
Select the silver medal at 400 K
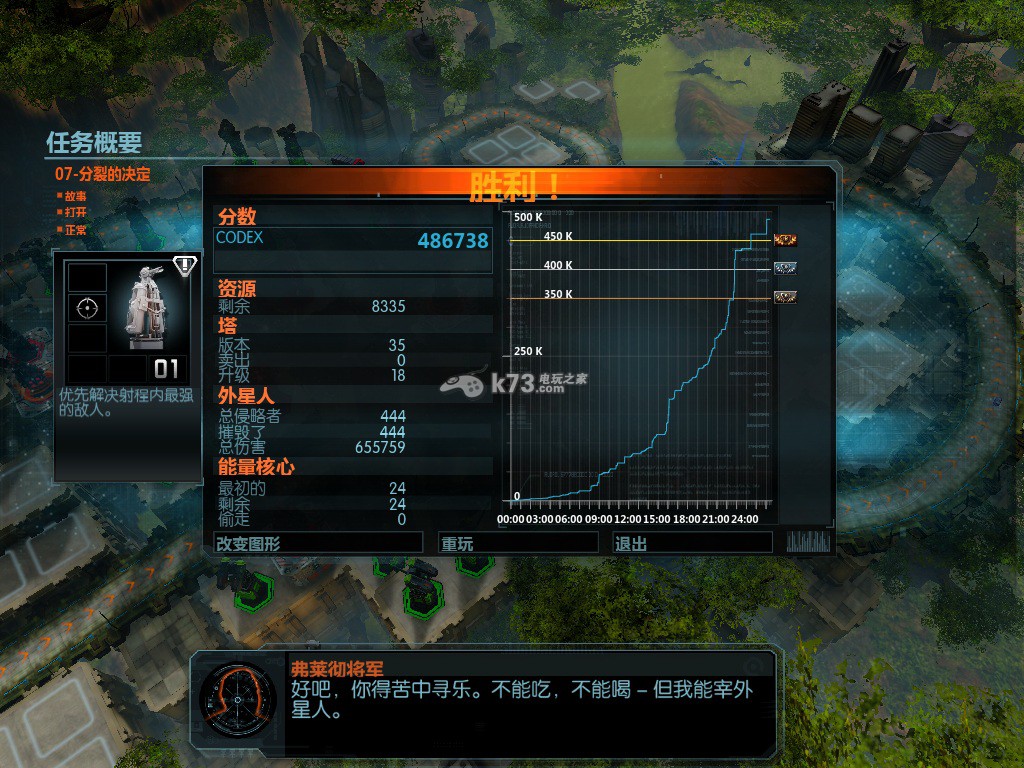pyautogui.click(x=785, y=268)
